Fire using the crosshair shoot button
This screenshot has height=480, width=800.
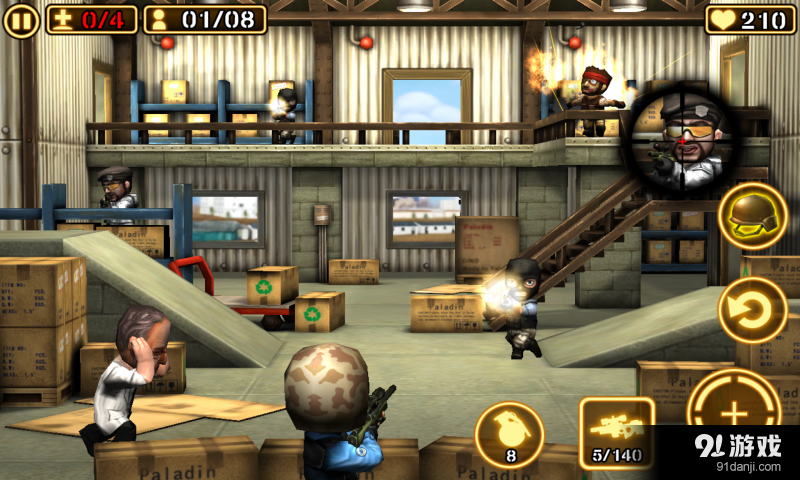click(735, 413)
